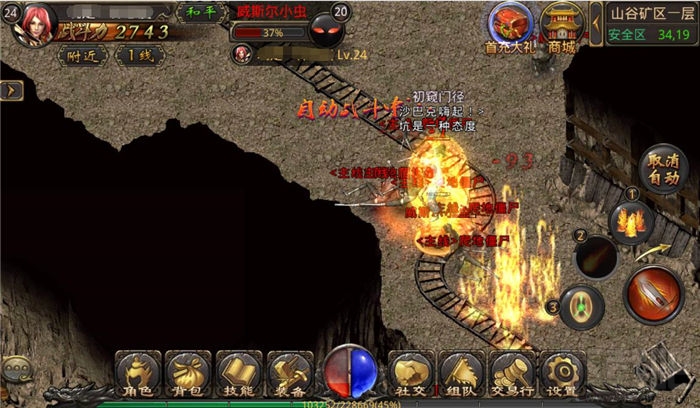Use the dark slash skill in slot 2

(x=596, y=257)
